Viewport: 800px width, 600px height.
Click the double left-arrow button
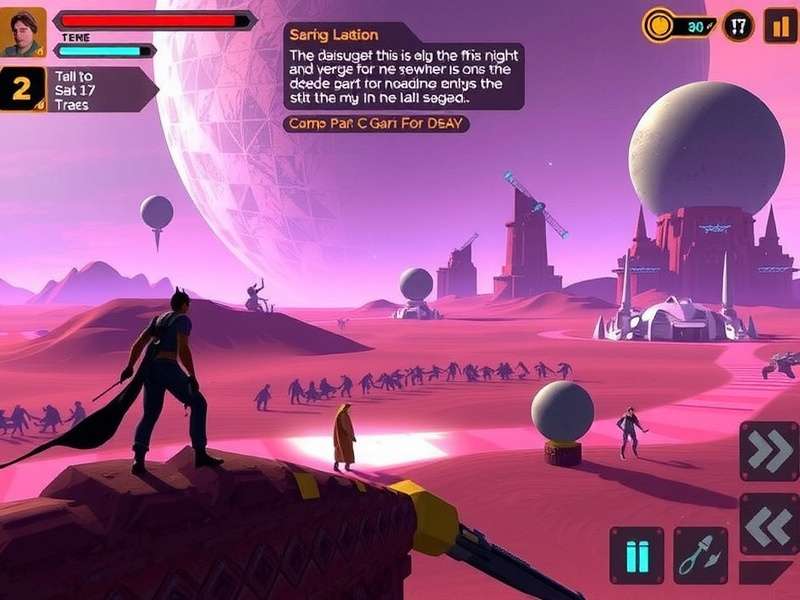tap(769, 523)
